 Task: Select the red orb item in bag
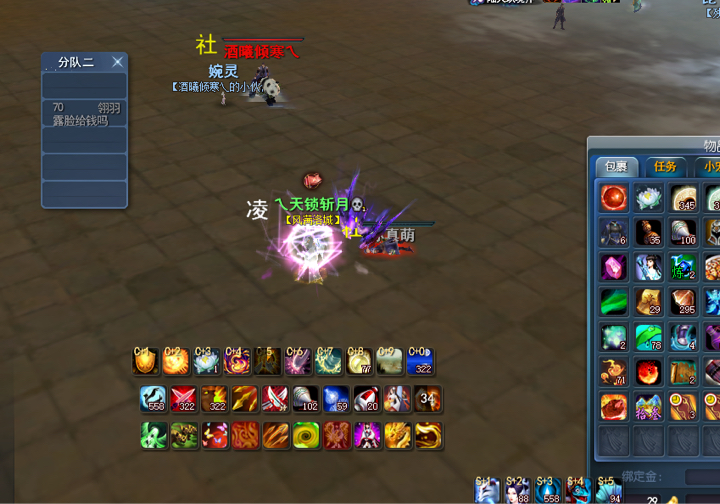tap(614, 198)
